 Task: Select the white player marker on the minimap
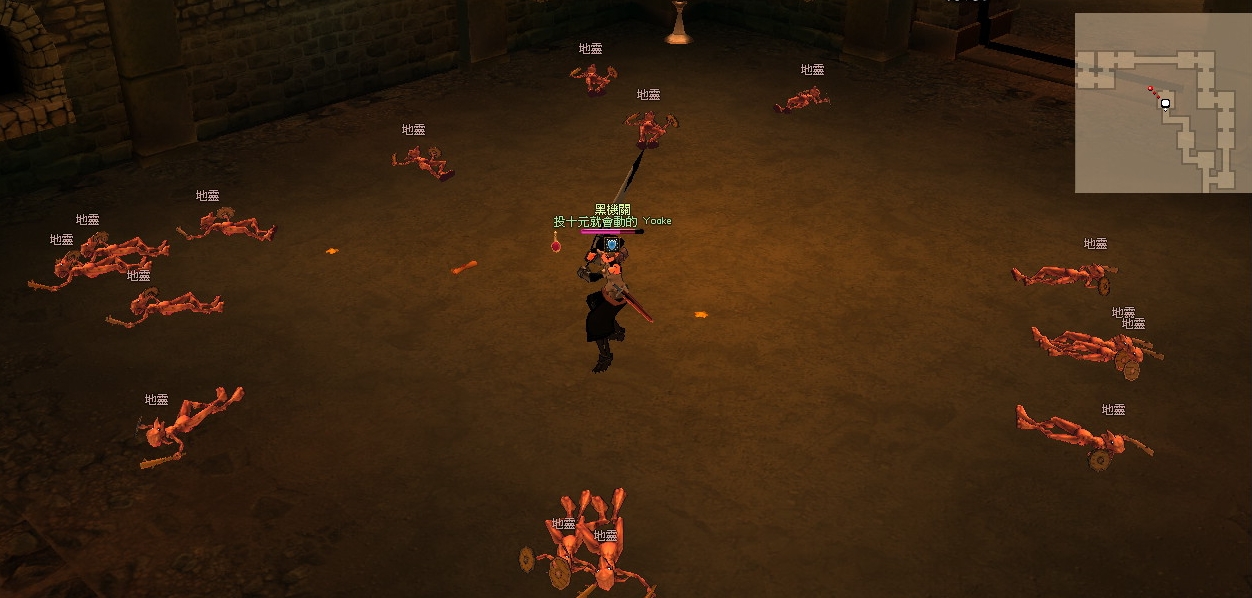[1166, 103]
